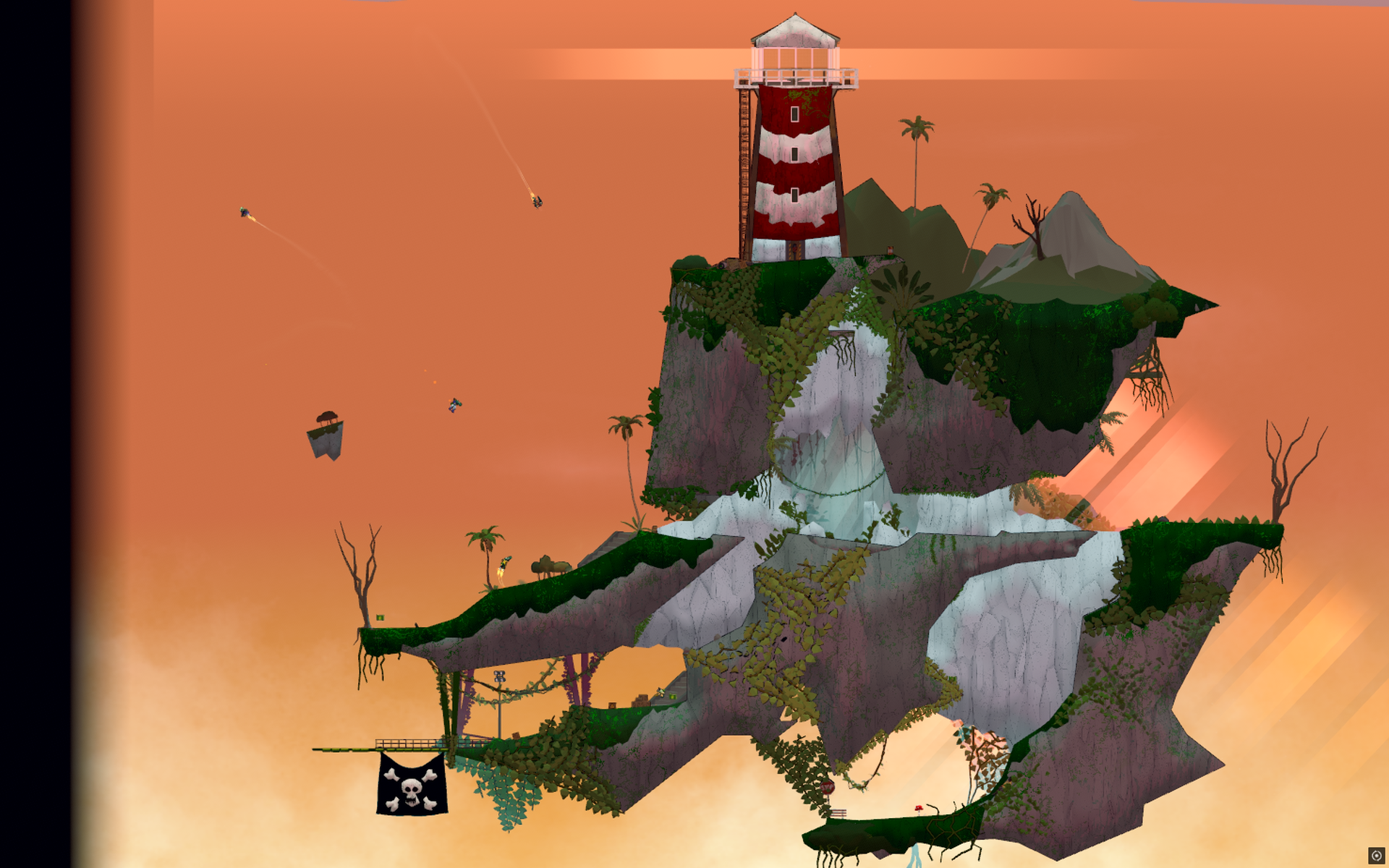This screenshot has width=1389, height=868.
Task: Click the circular-arrows icon in the corner
Action: 1376,856
